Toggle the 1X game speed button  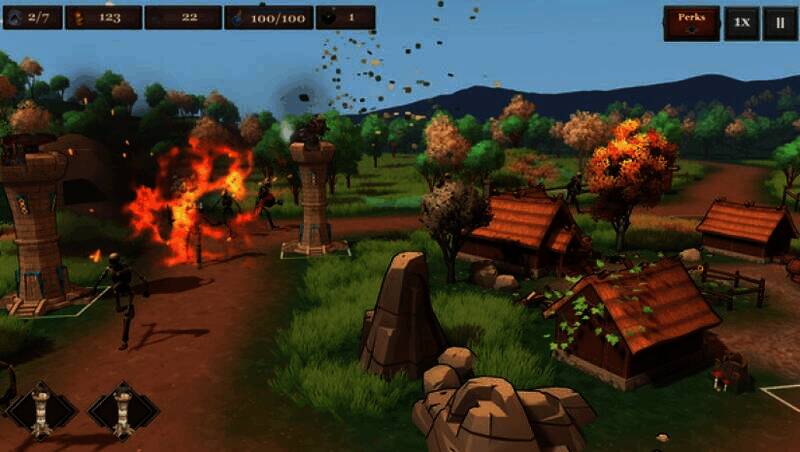(x=740, y=23)
